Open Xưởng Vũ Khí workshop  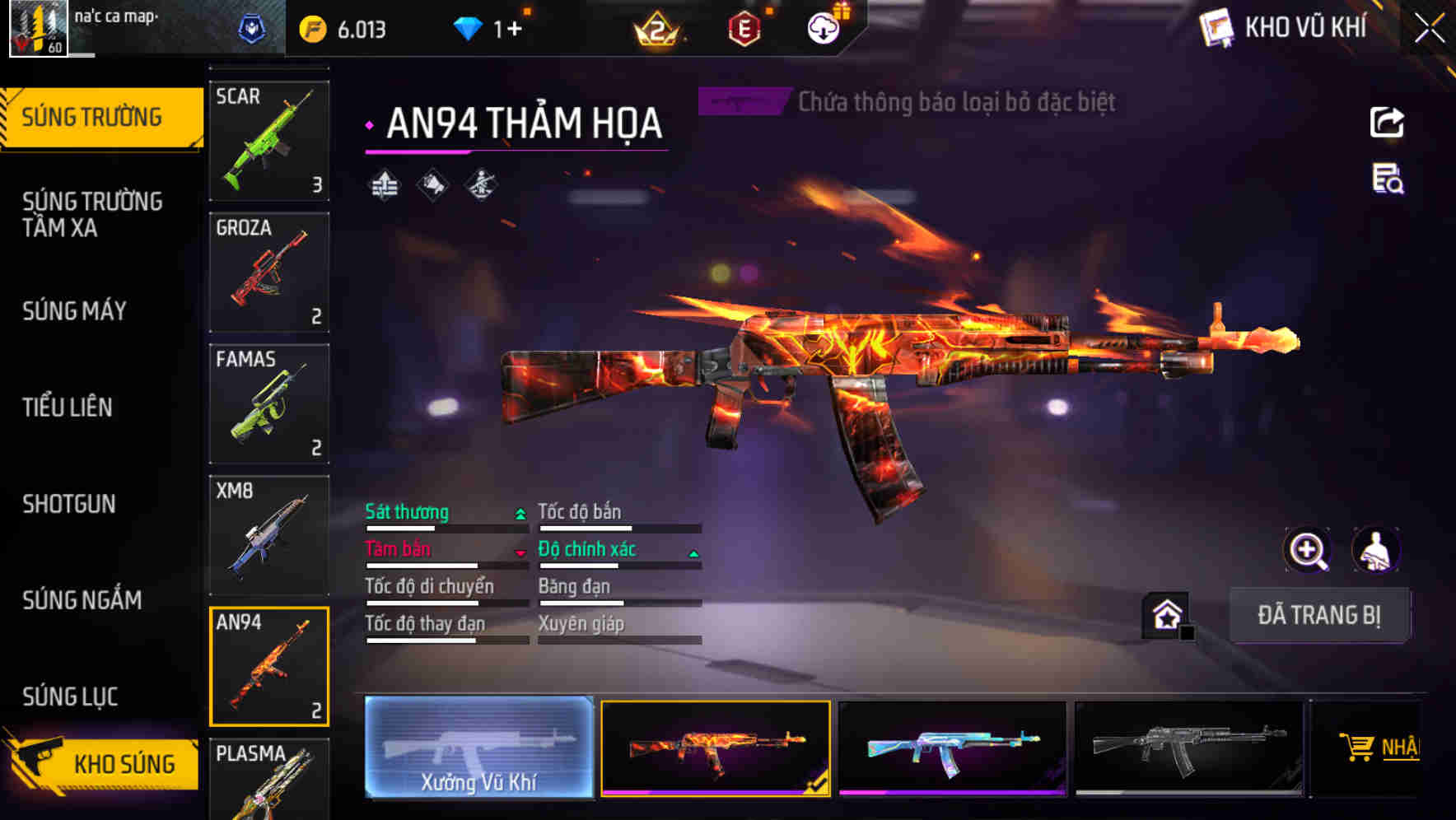(x=480, y=750)
